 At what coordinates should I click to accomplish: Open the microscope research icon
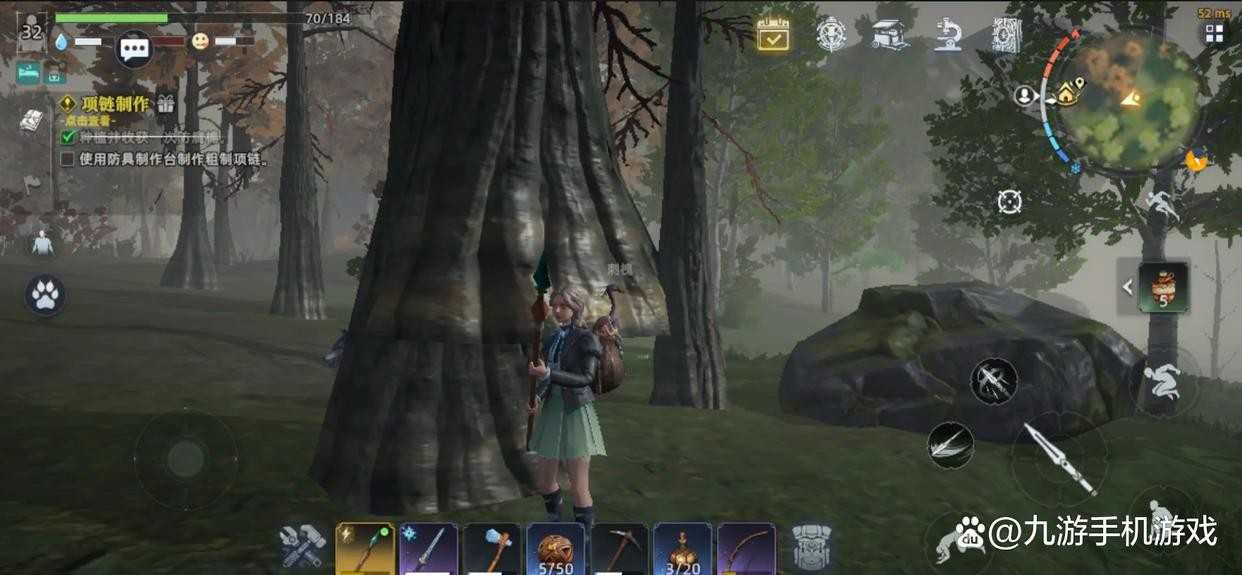947,34
